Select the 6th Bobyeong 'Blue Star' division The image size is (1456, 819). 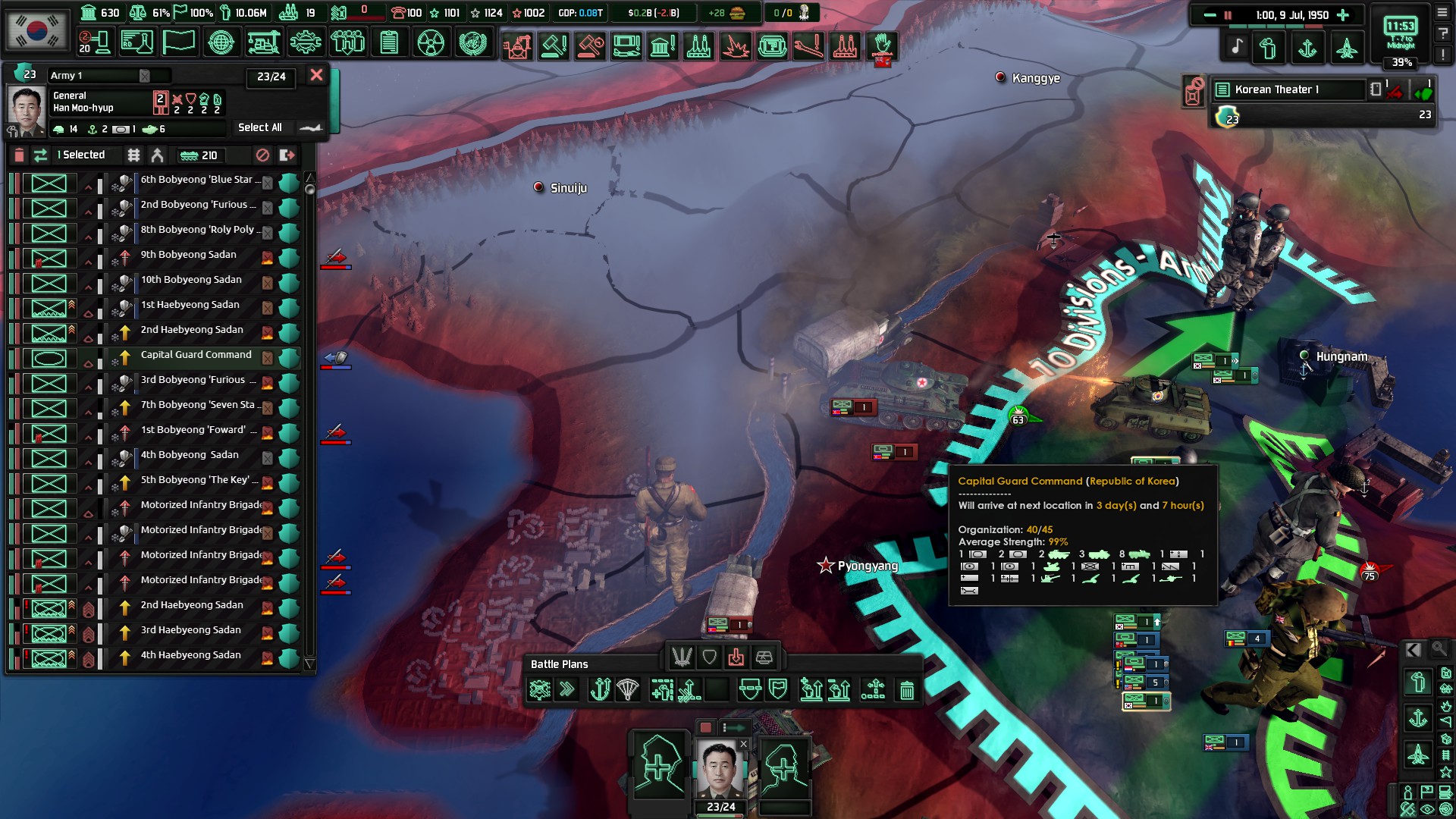click(199, 180)
